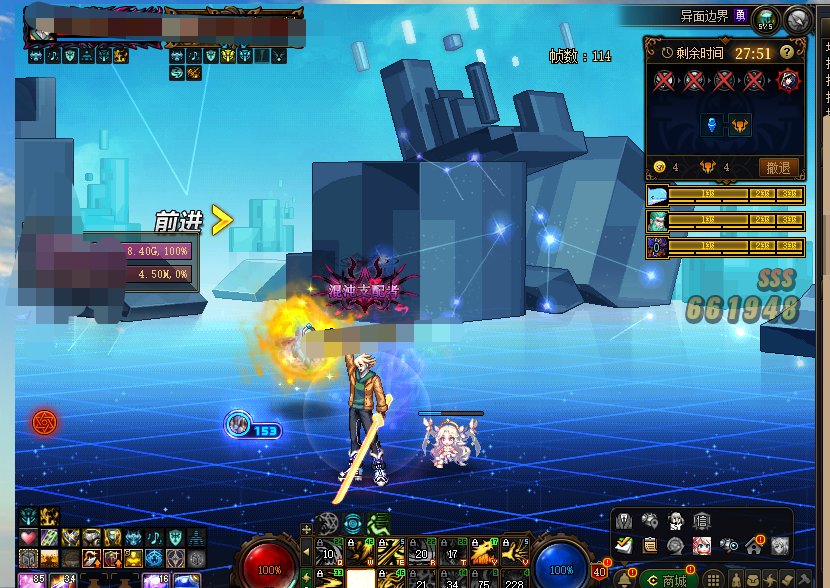830x588 pixels.
Task: Click the pink-haired girl avatar icon
Action: 702,545
